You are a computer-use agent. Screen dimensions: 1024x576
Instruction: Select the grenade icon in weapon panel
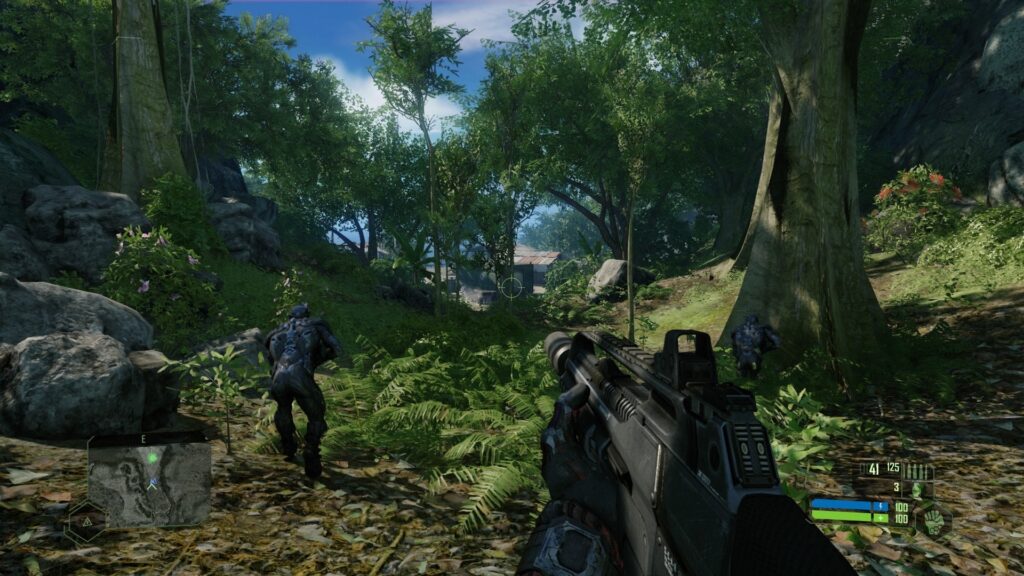coord(916,488)
